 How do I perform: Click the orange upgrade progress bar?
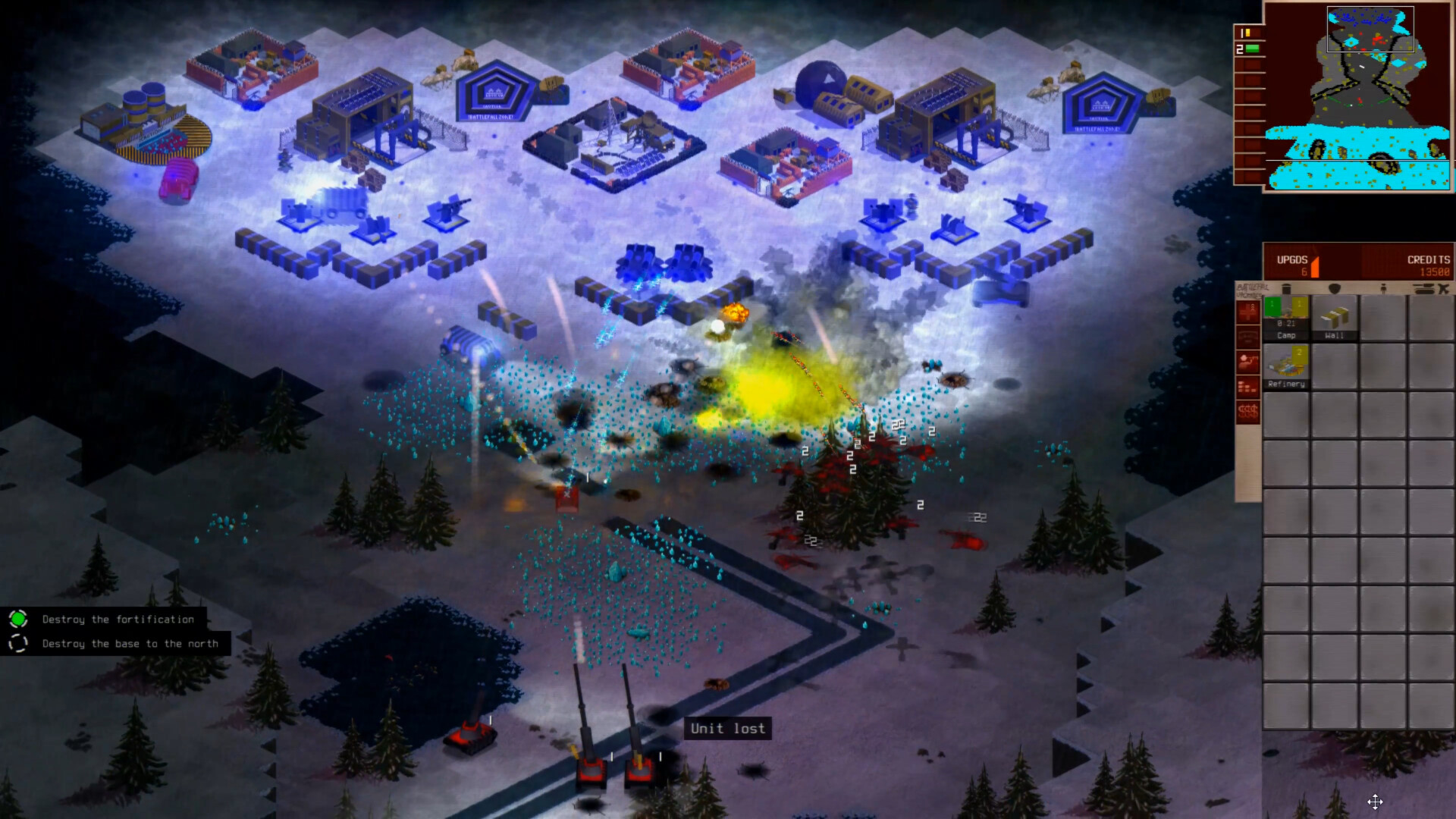coord(1315,265)
